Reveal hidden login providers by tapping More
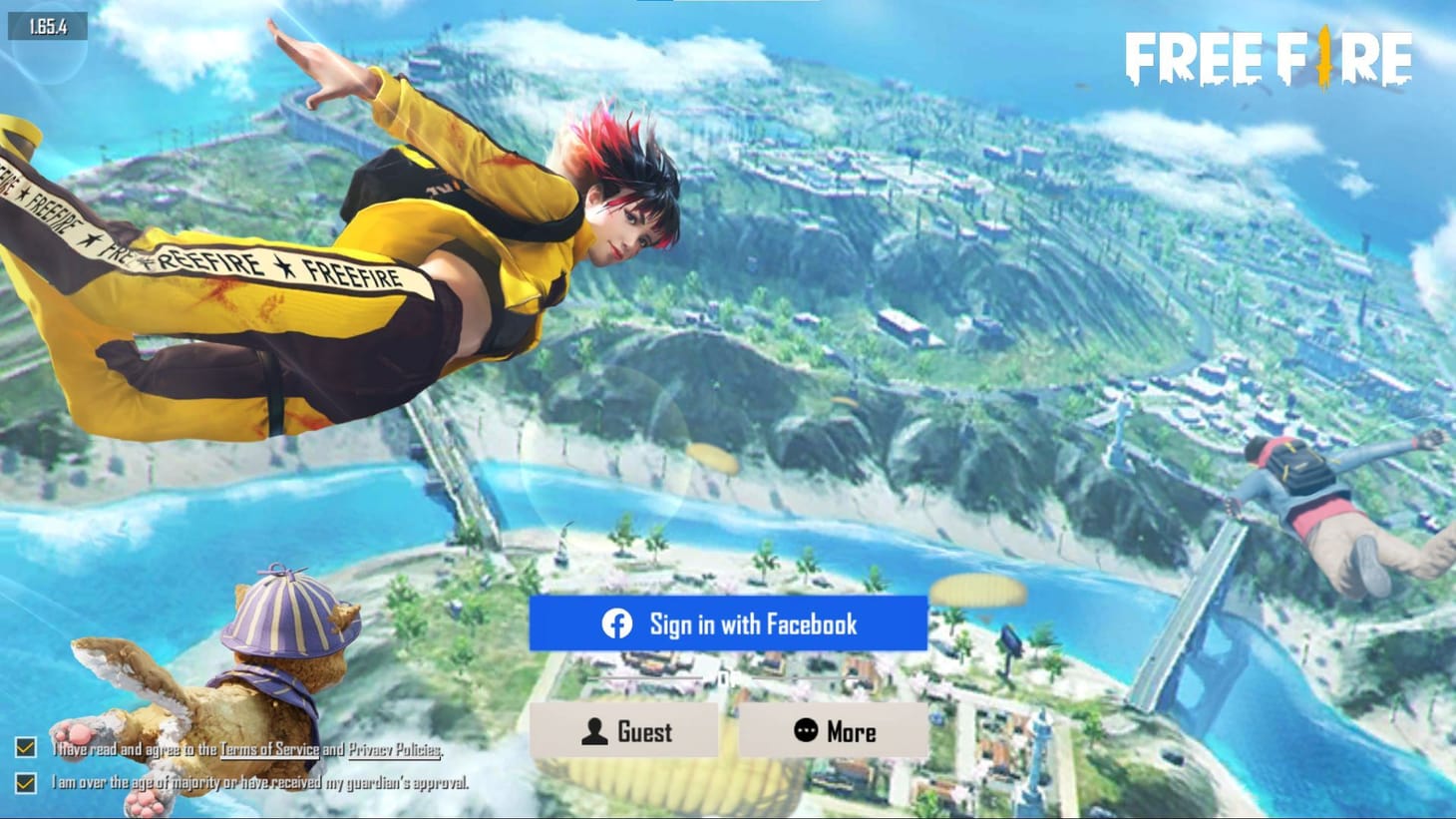 click(x=832, y=732)
